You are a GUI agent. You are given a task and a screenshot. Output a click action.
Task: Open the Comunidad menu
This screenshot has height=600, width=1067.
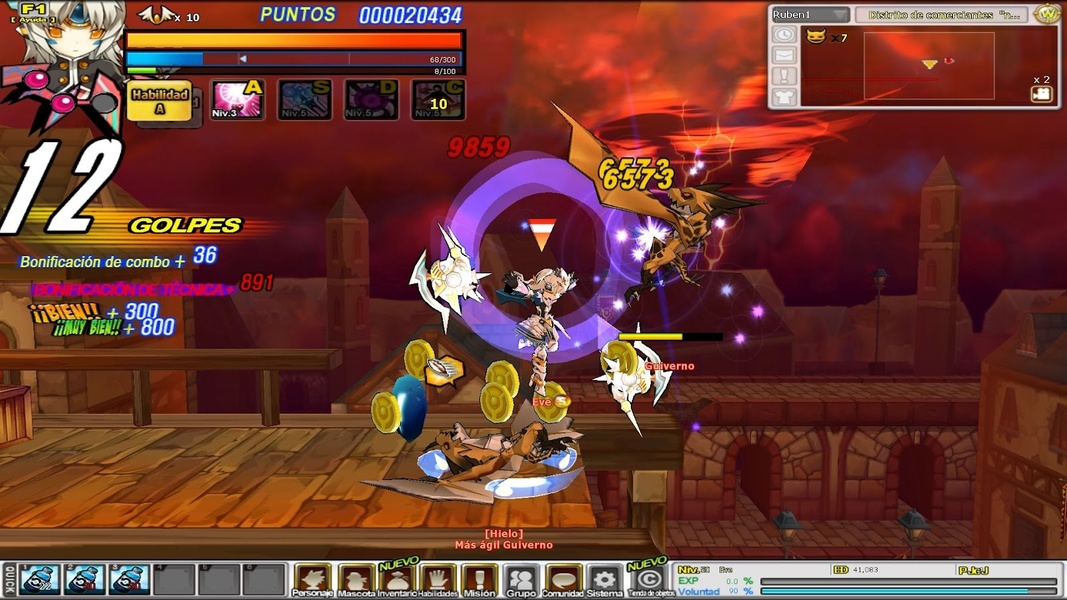pyautogui.click(x=563, y=579)
